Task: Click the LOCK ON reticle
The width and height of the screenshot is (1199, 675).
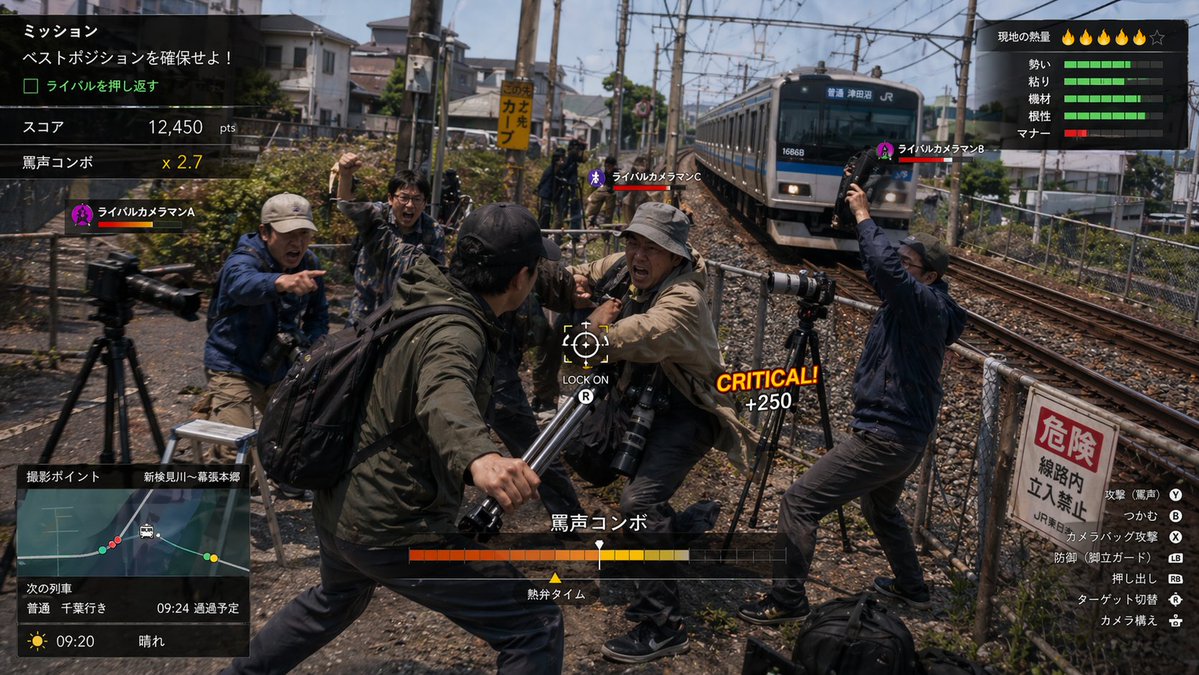Action: 585,343
